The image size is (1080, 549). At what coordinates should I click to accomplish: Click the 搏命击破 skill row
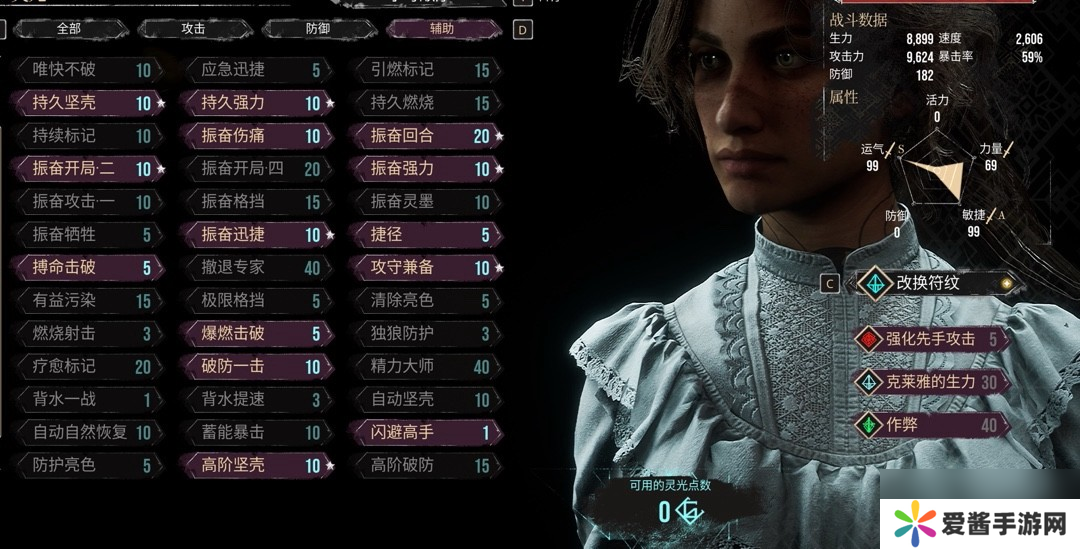tap(85, 268)
